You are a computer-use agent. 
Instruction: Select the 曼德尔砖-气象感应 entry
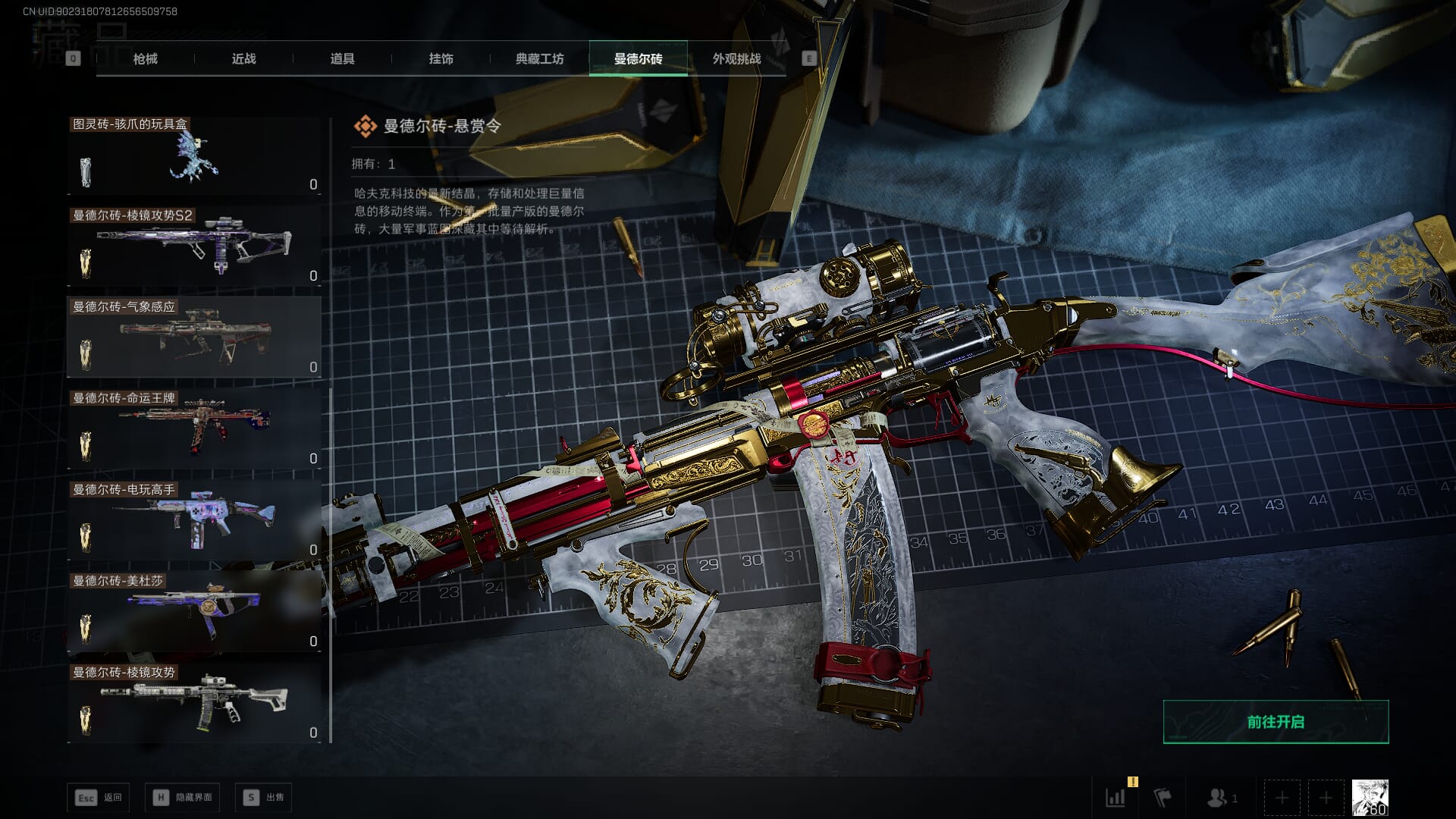194,338
